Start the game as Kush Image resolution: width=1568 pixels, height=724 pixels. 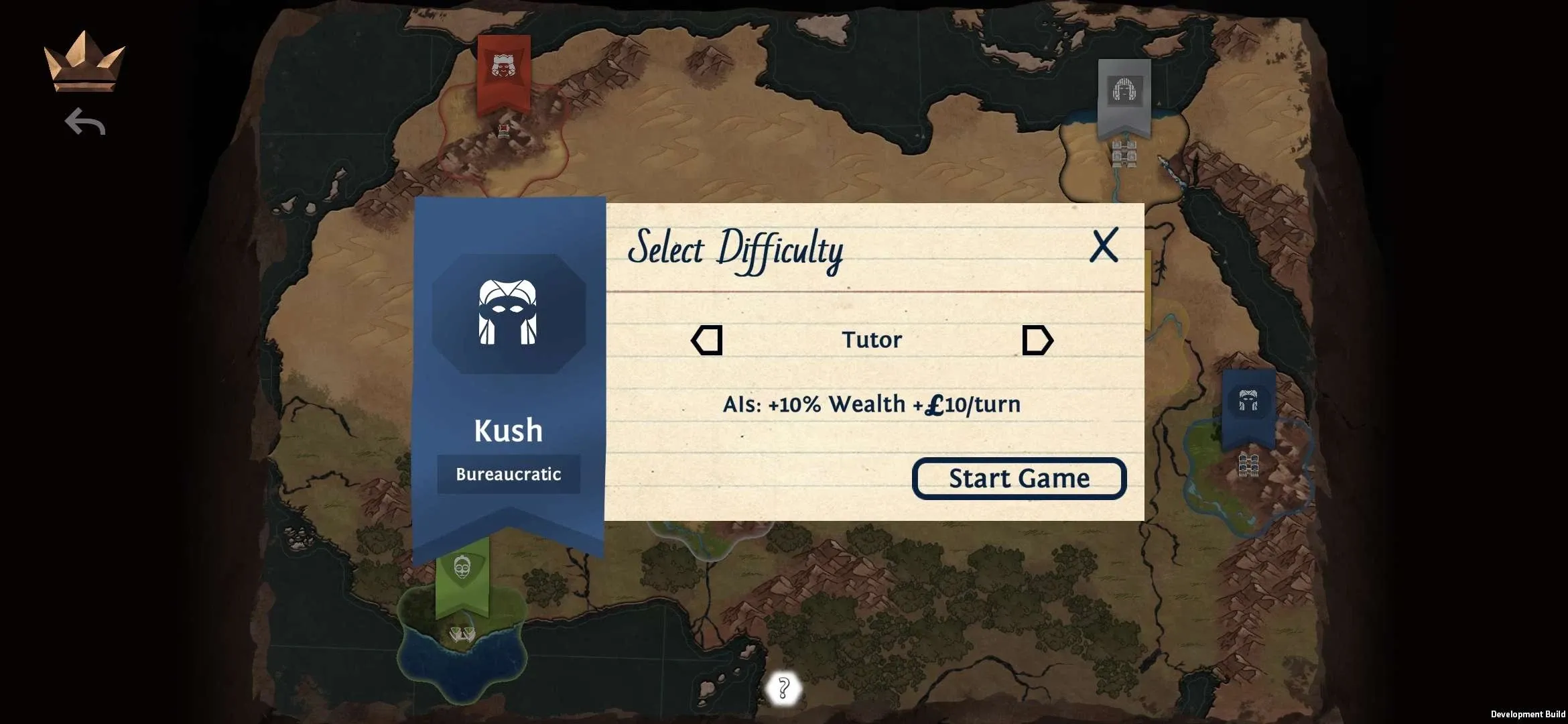click(1019, 479)
